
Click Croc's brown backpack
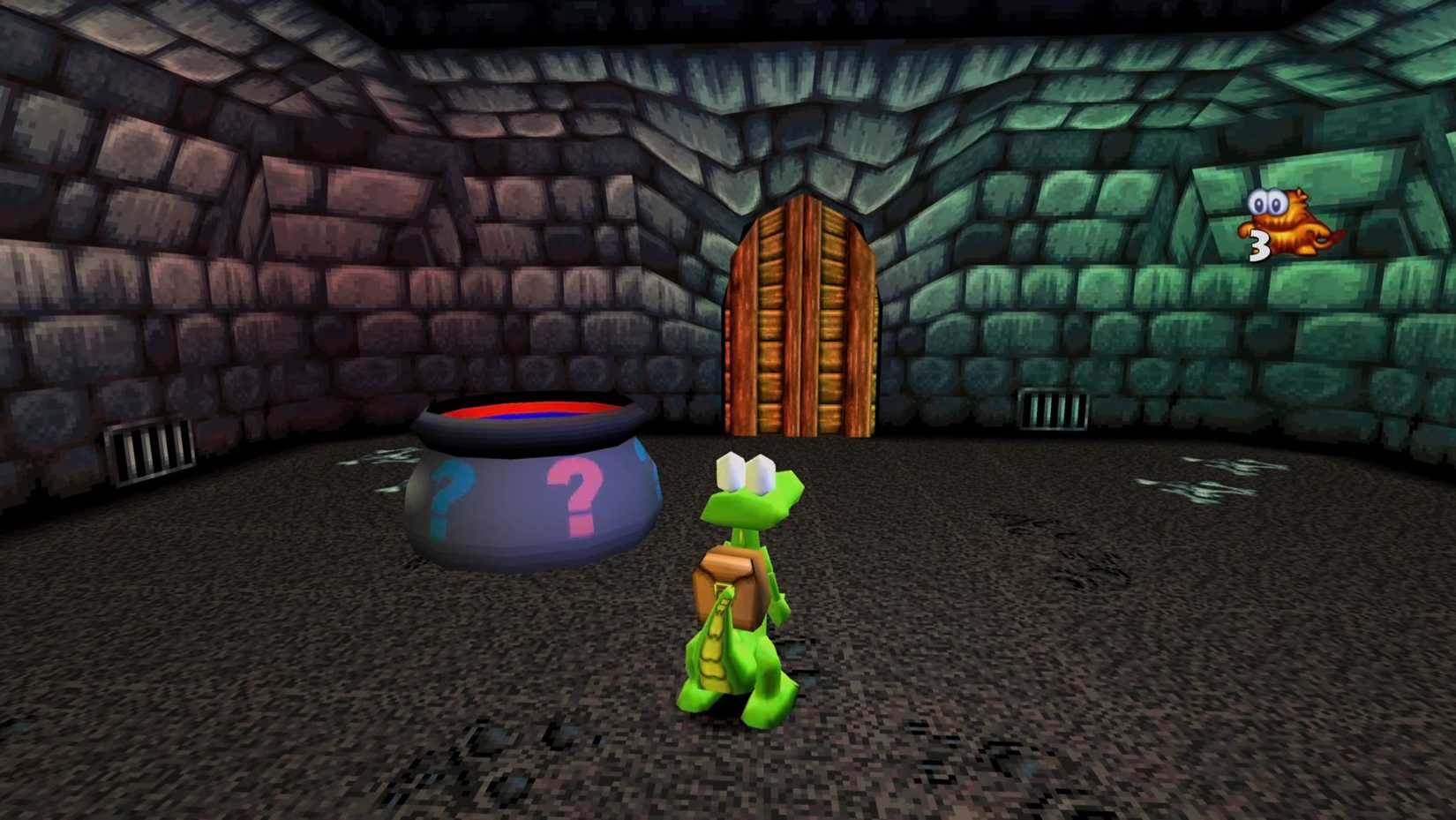pos(732,578)
